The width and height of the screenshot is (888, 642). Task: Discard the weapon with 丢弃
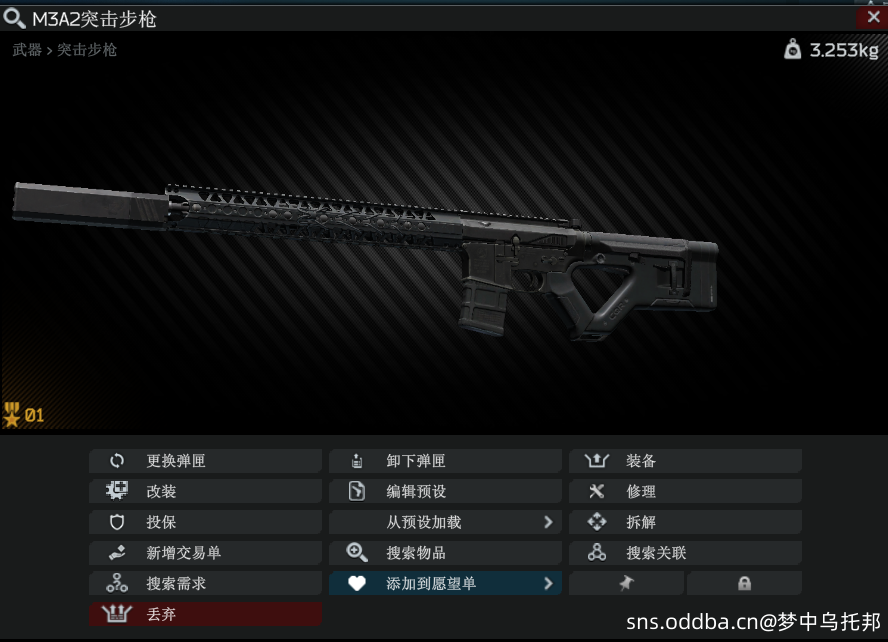pos(205,614)
